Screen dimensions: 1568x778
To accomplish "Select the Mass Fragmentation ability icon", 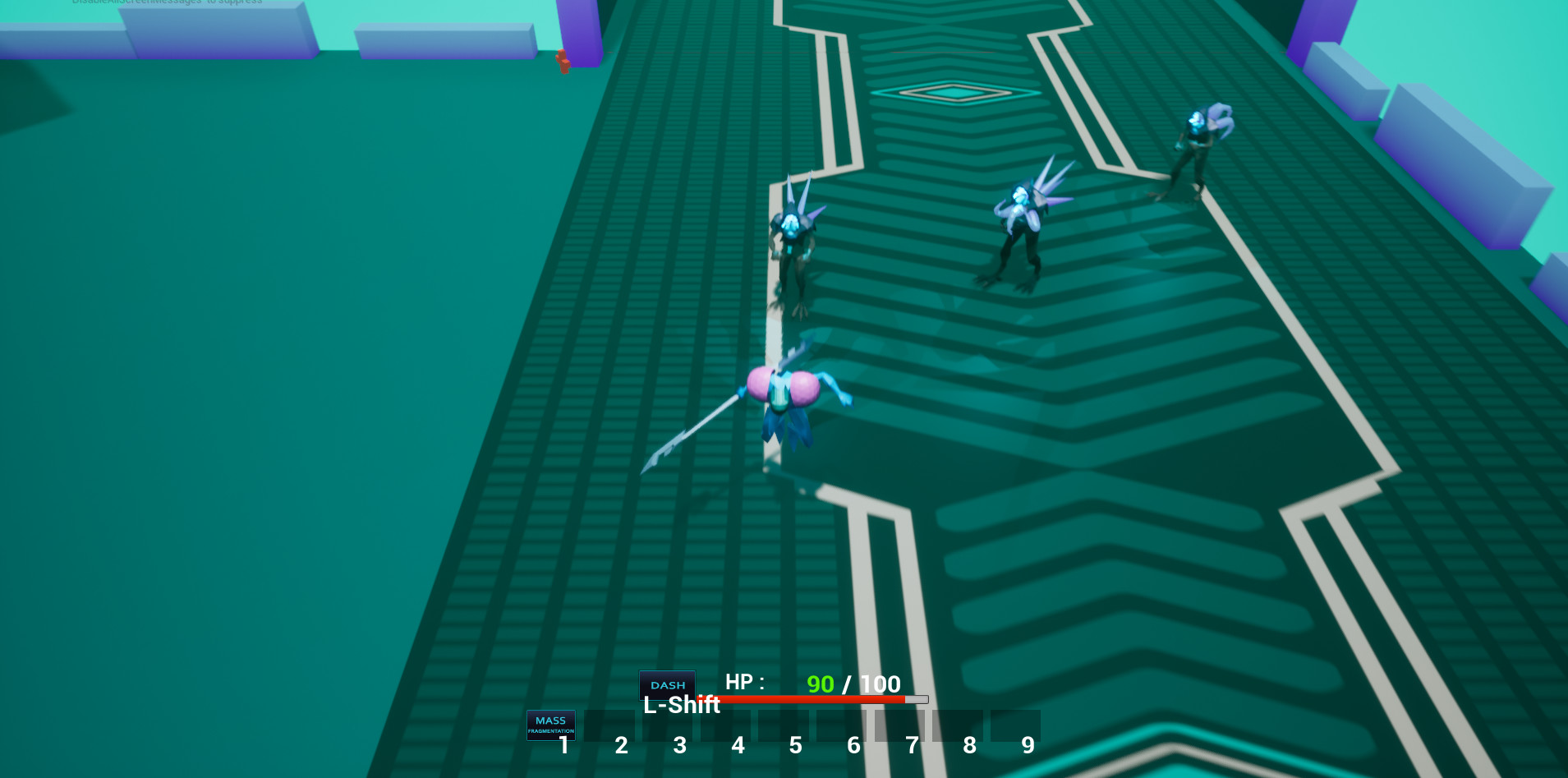I will [x=551, y=725].
